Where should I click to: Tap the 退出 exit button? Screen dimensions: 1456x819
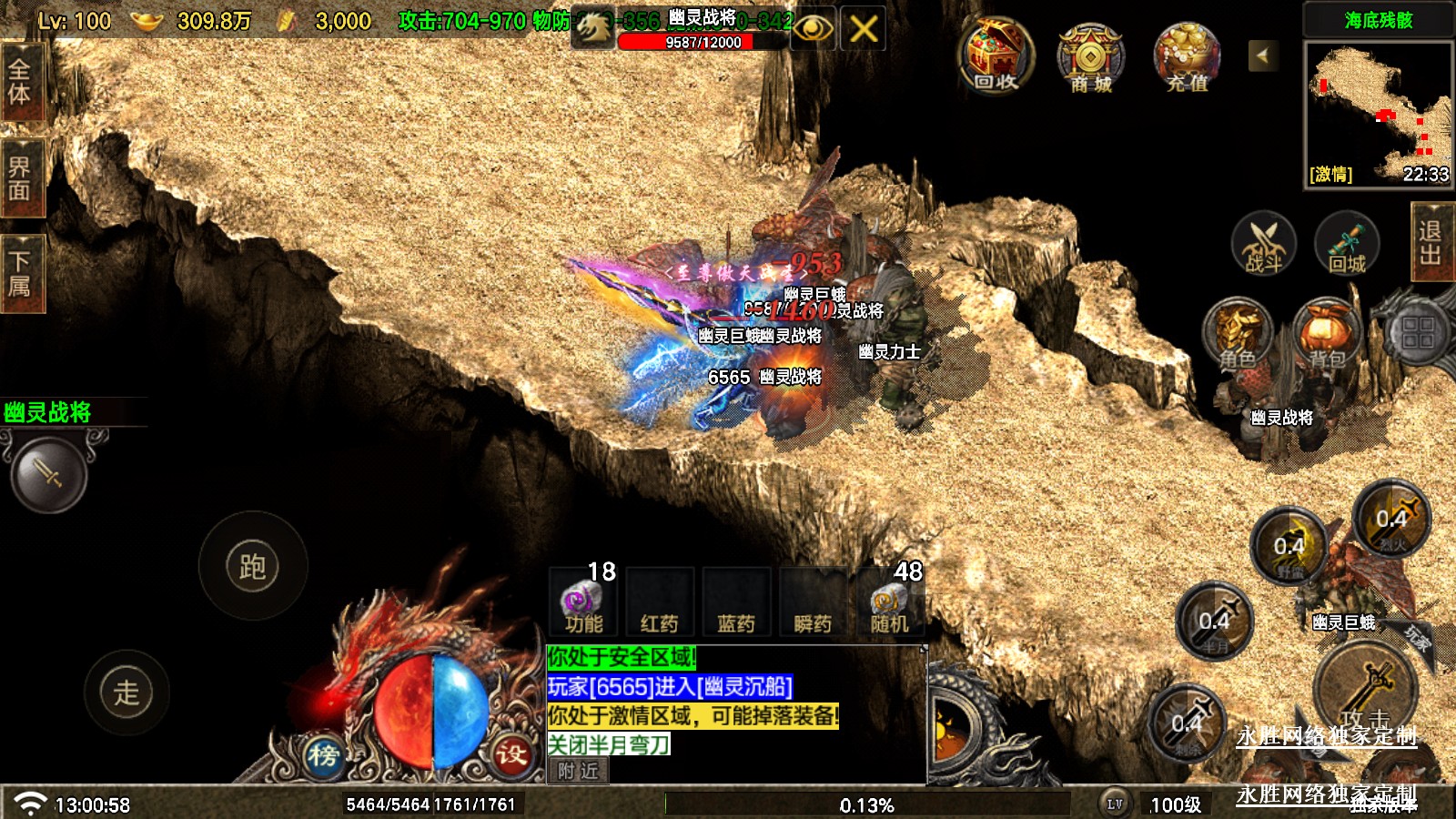point(1431,242)
